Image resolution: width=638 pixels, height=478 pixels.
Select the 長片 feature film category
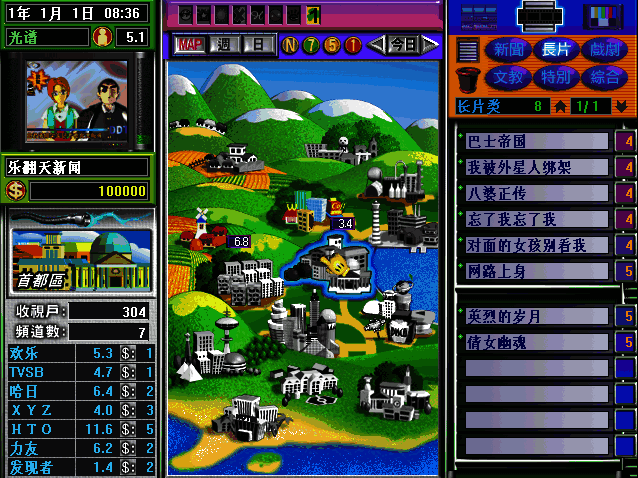tap(556, 50)
